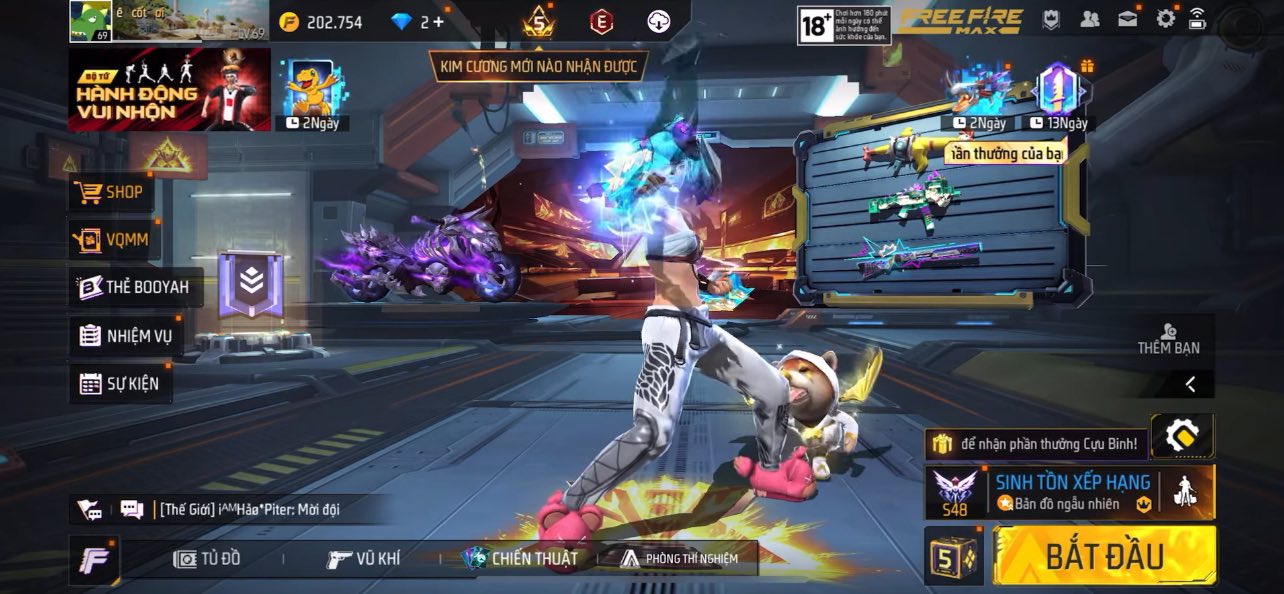Open the settings gear icon

[x=1165, y=19]
